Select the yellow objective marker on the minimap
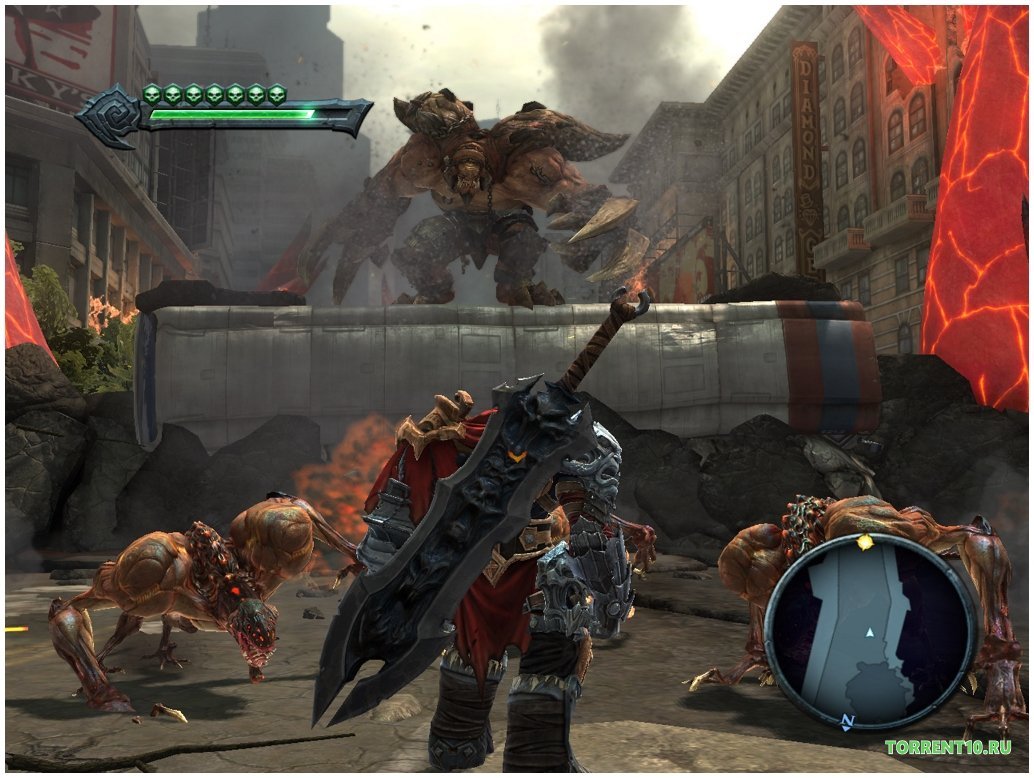 coord(865,543)
